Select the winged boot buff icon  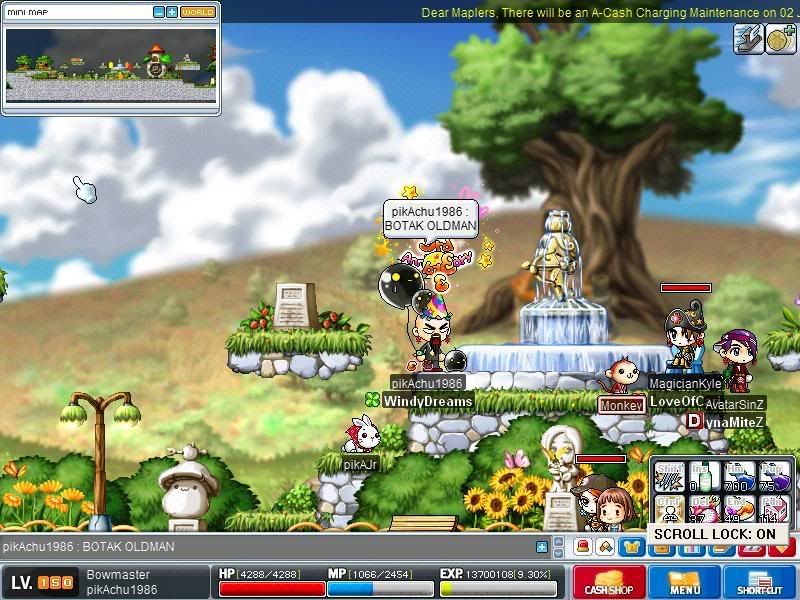[x=747, y=39]
